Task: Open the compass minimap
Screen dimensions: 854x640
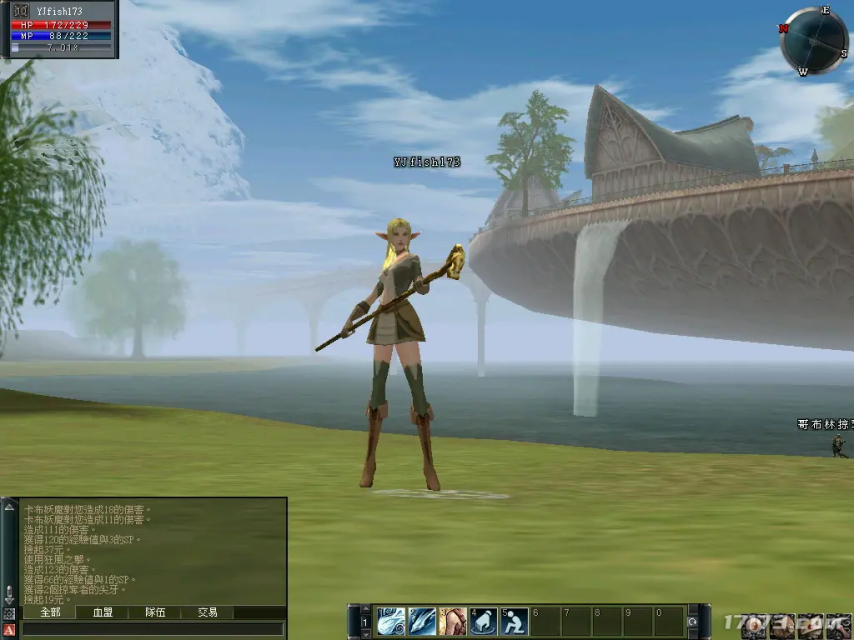Action: point(814,41)
